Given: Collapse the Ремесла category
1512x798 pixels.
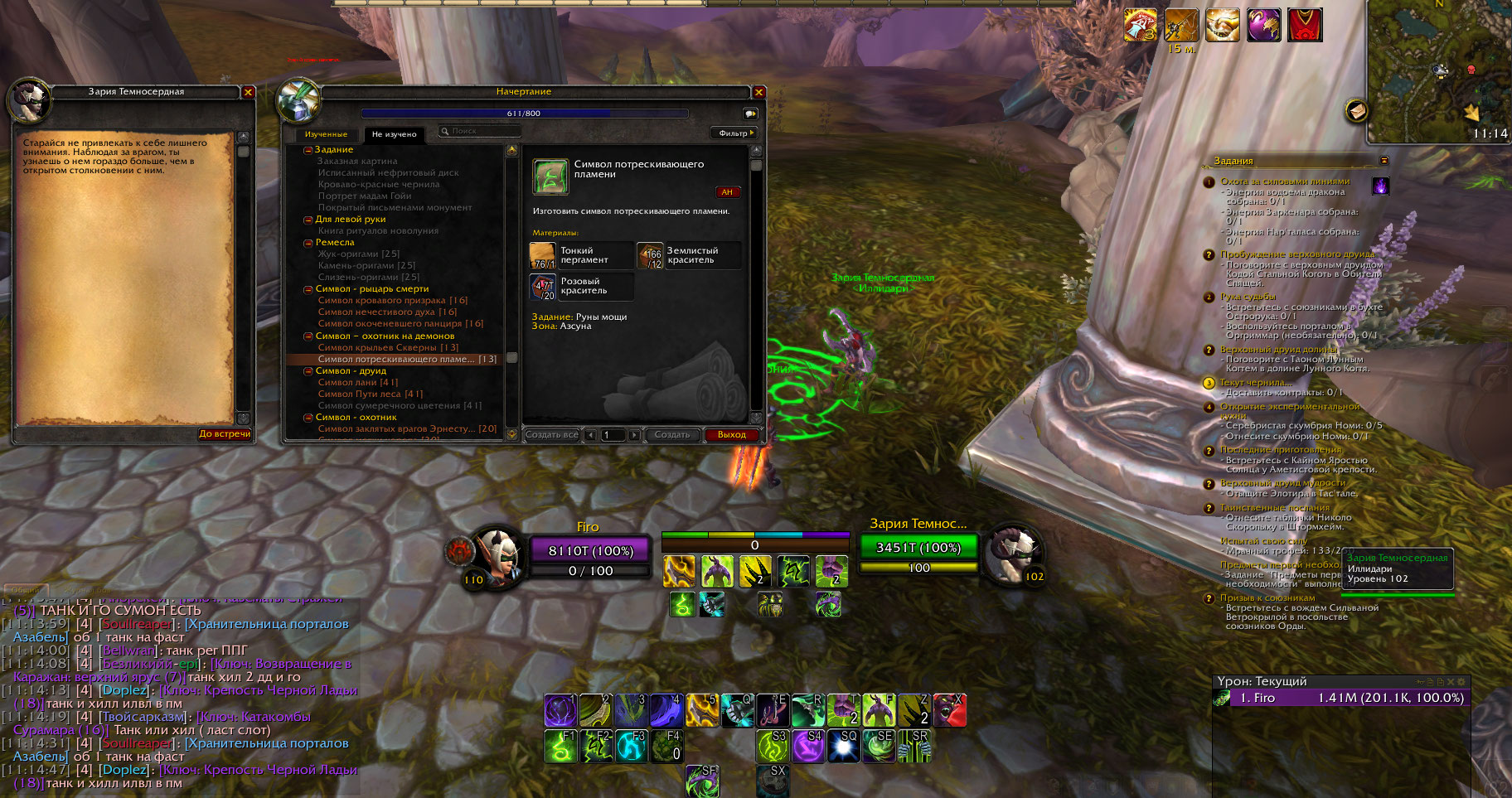Looking at the screenshot, I should coord(308,243).
